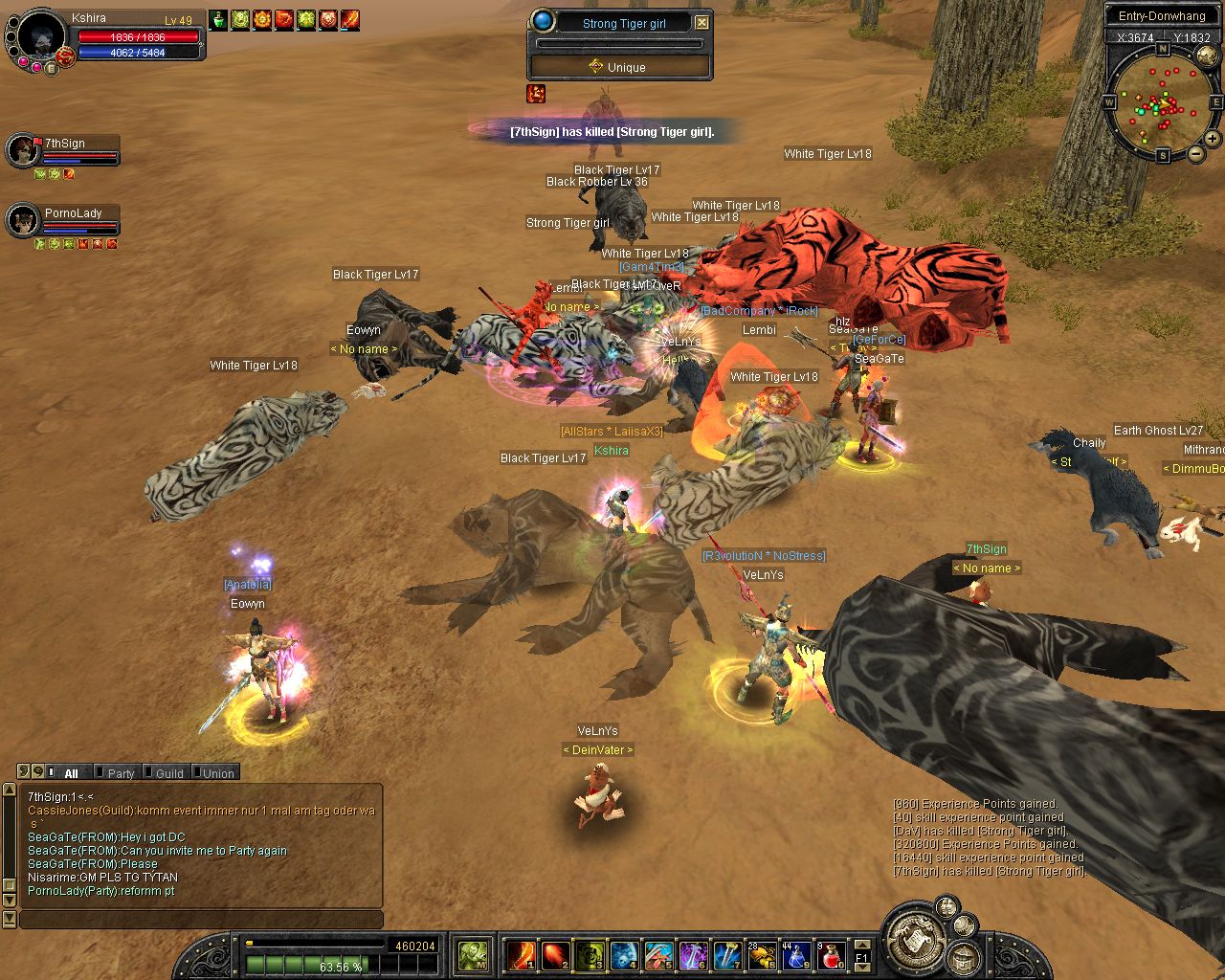This screenshot has width=1225, height=980.
Task: Switch to the Guild chat tab
Action: (x=167, y=773)
